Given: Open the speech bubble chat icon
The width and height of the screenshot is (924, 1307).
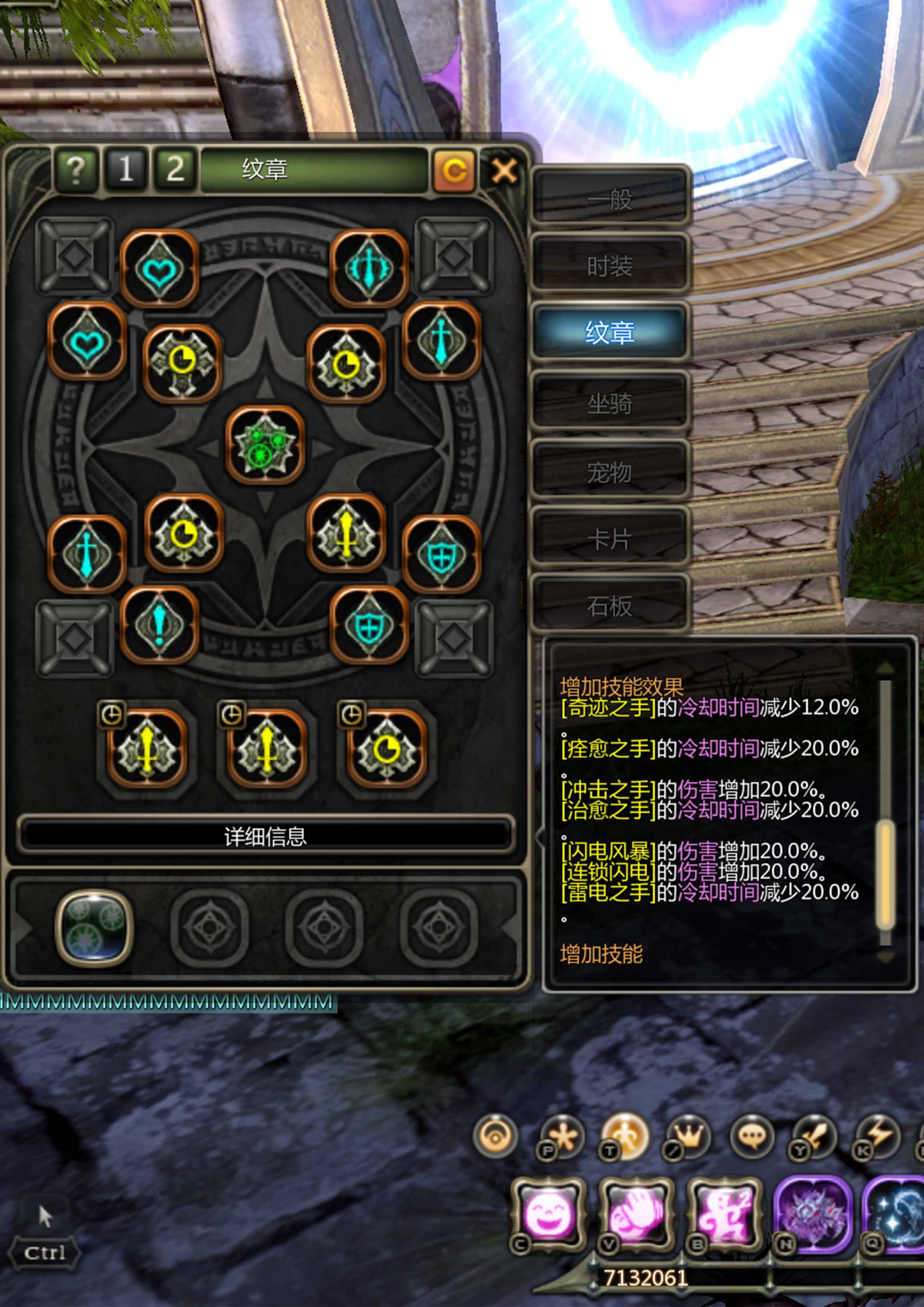Looking at the screenshot, I should tap(751, 1138).
